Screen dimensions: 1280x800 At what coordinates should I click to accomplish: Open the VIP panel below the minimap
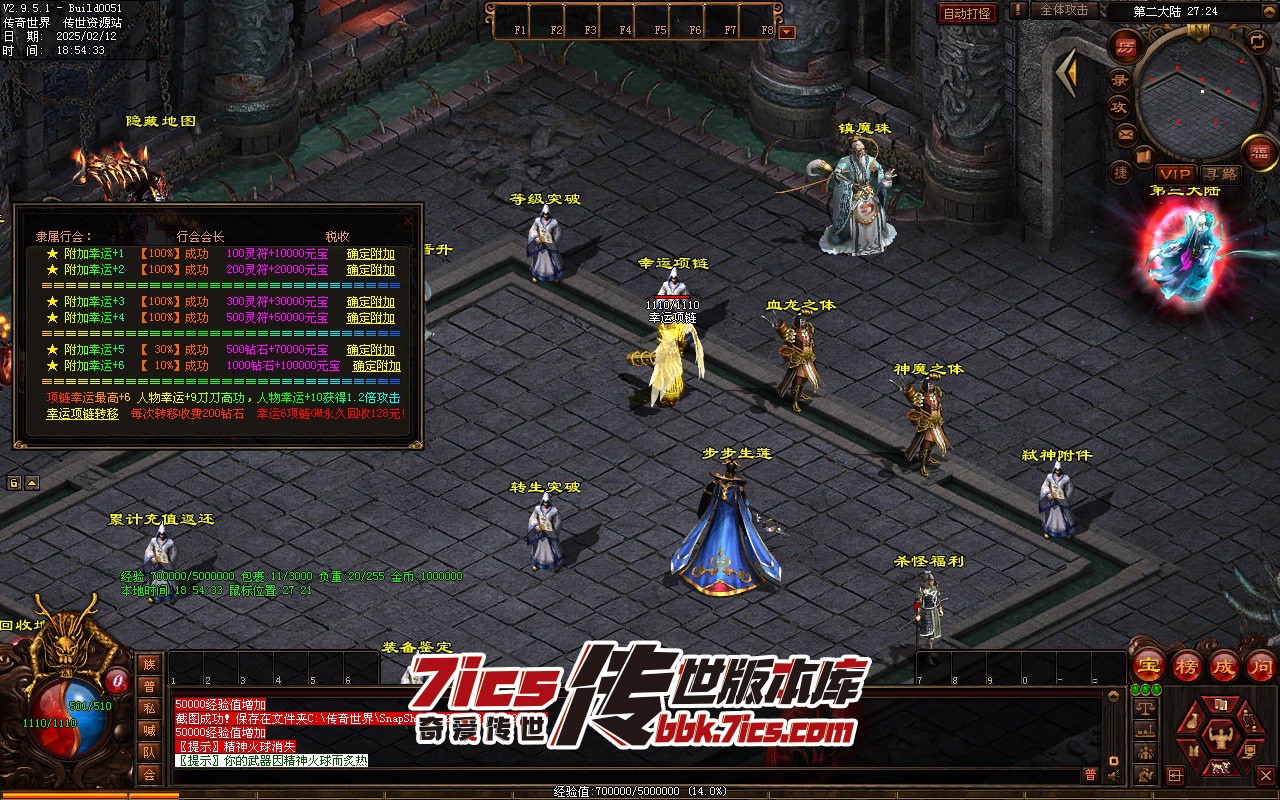point(1175,174)
